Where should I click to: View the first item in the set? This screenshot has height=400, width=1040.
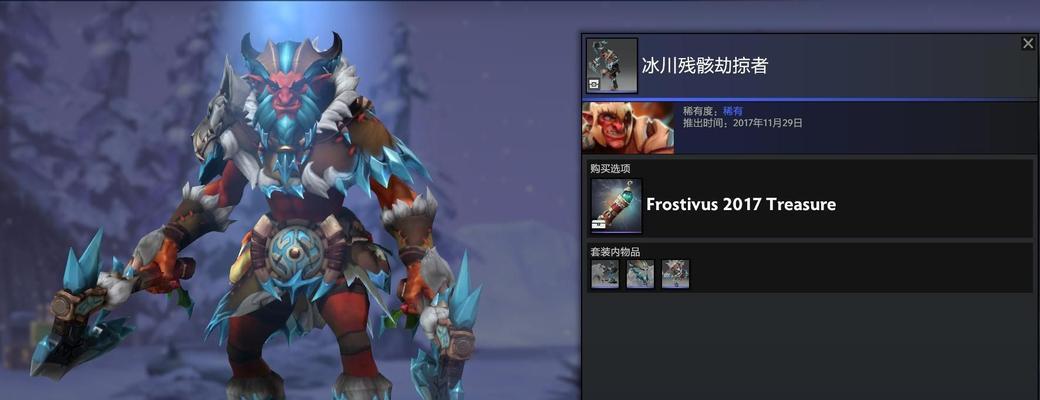coord(605,274)
